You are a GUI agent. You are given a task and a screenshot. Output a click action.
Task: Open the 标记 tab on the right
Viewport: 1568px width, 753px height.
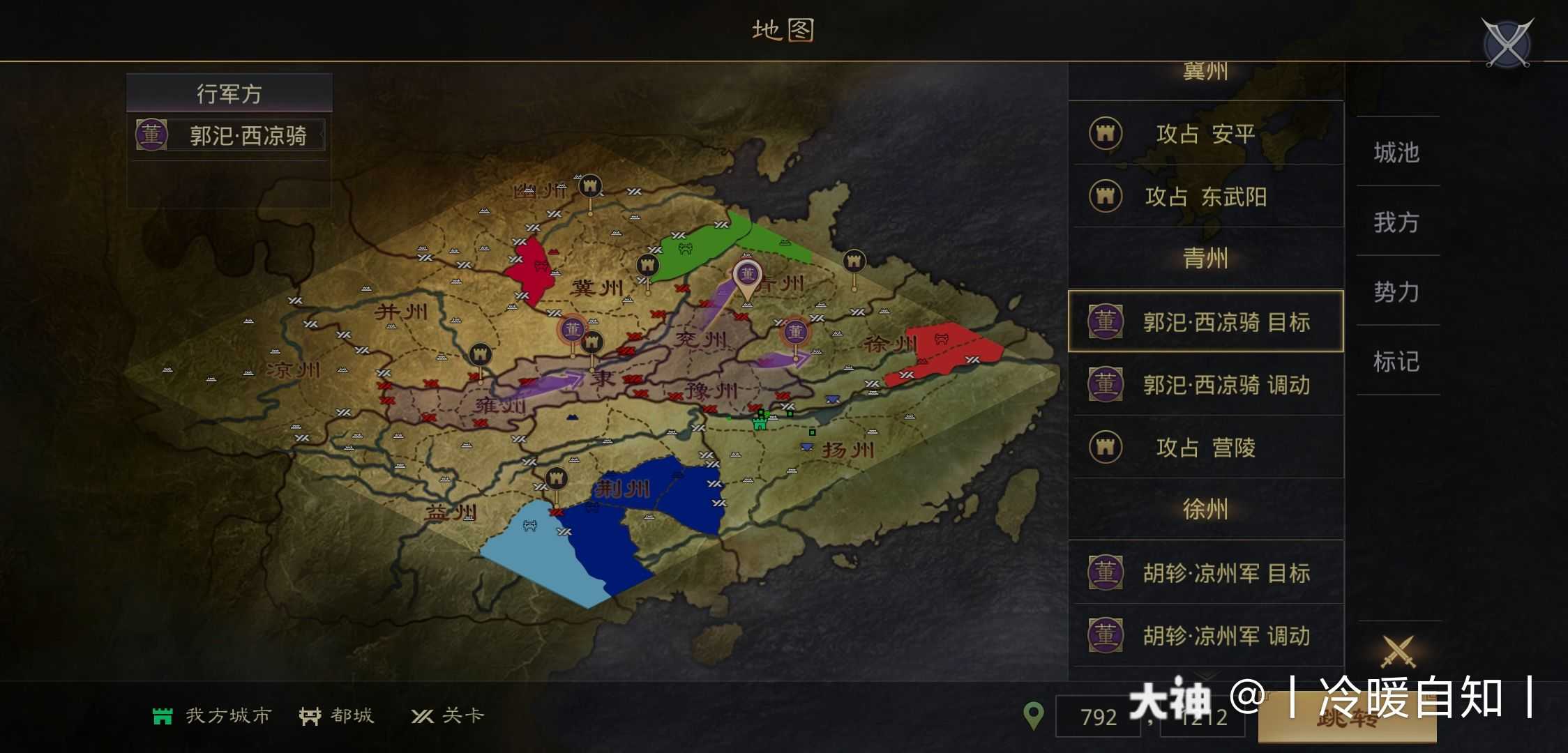(x=1397, y=361)
